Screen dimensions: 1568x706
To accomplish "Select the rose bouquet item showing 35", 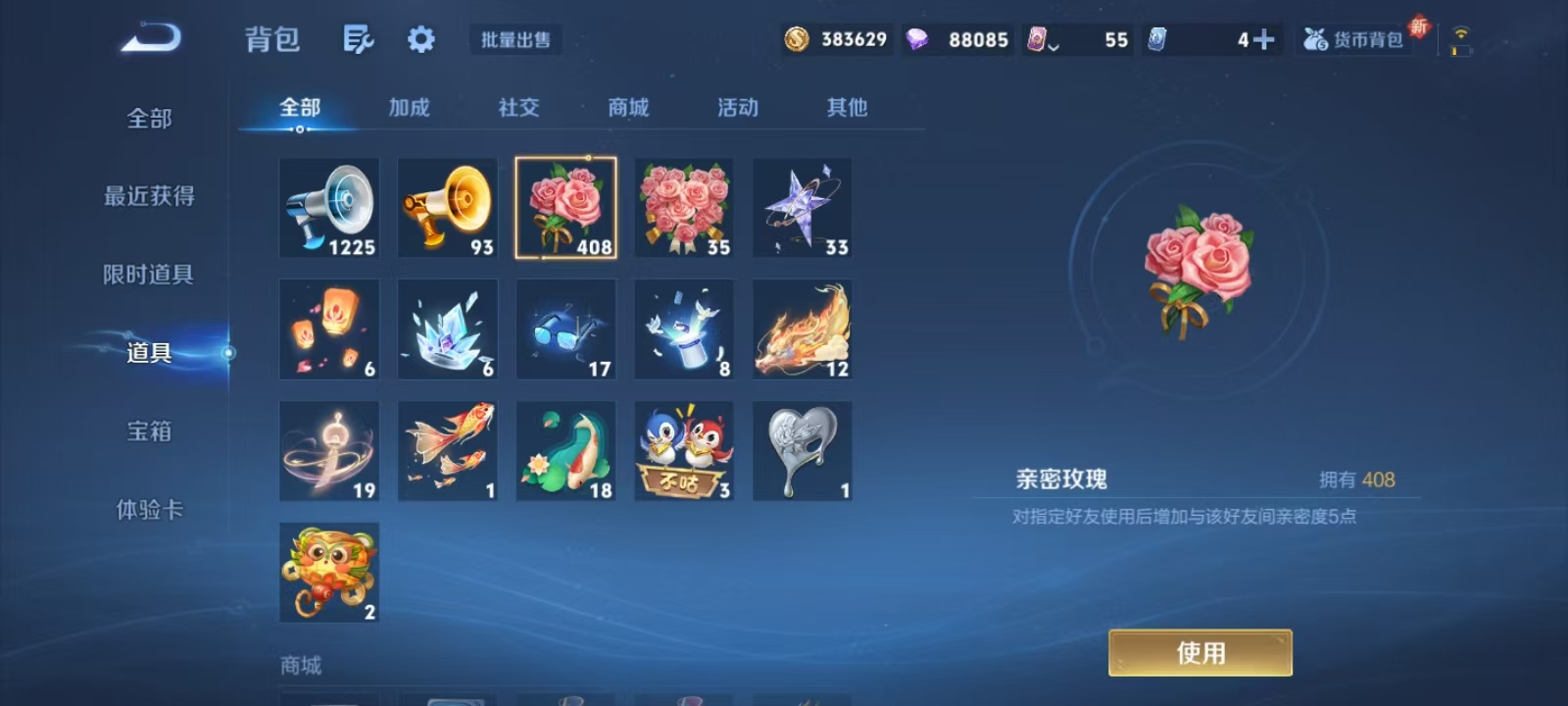I will (683, 207).
